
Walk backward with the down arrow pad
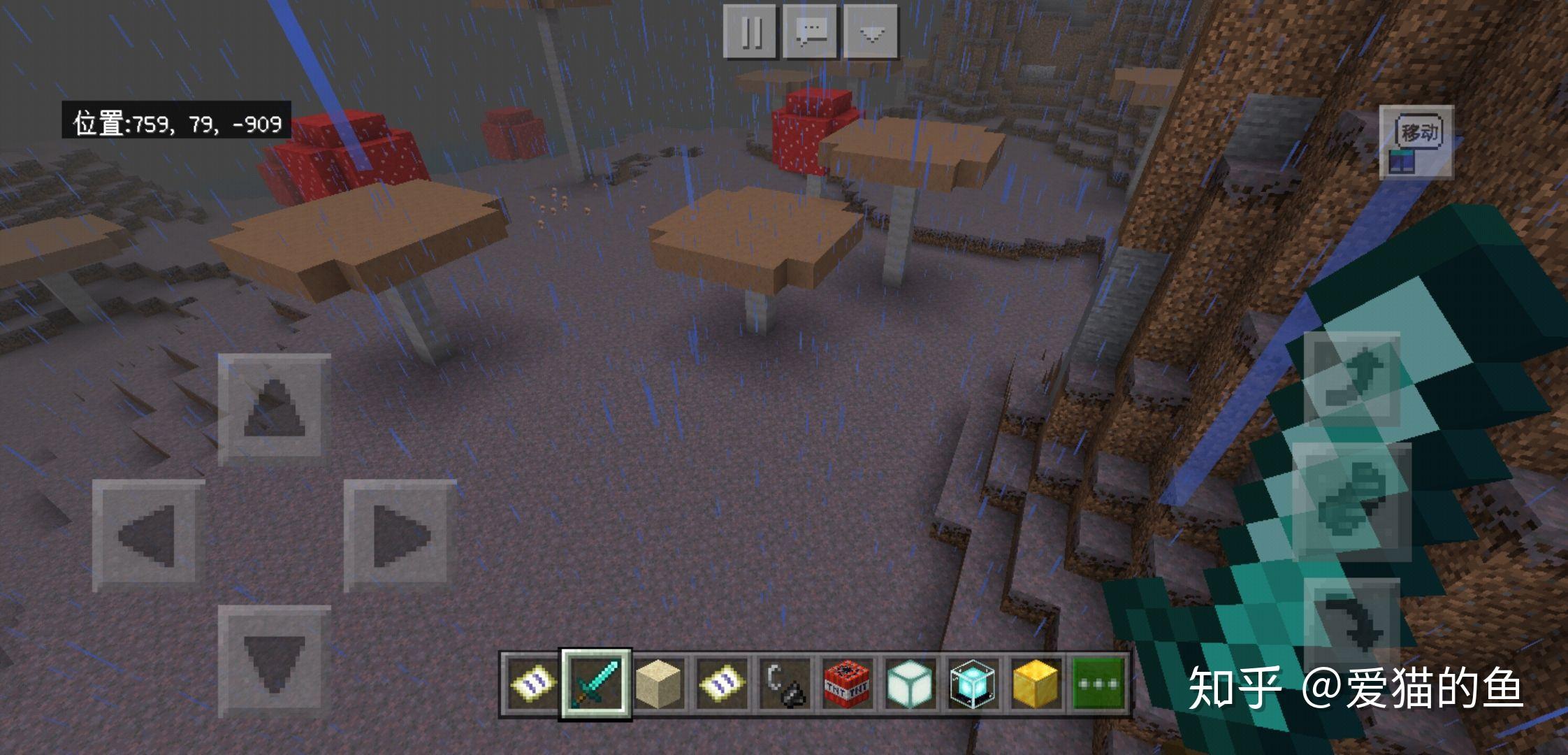pos(273,661)
